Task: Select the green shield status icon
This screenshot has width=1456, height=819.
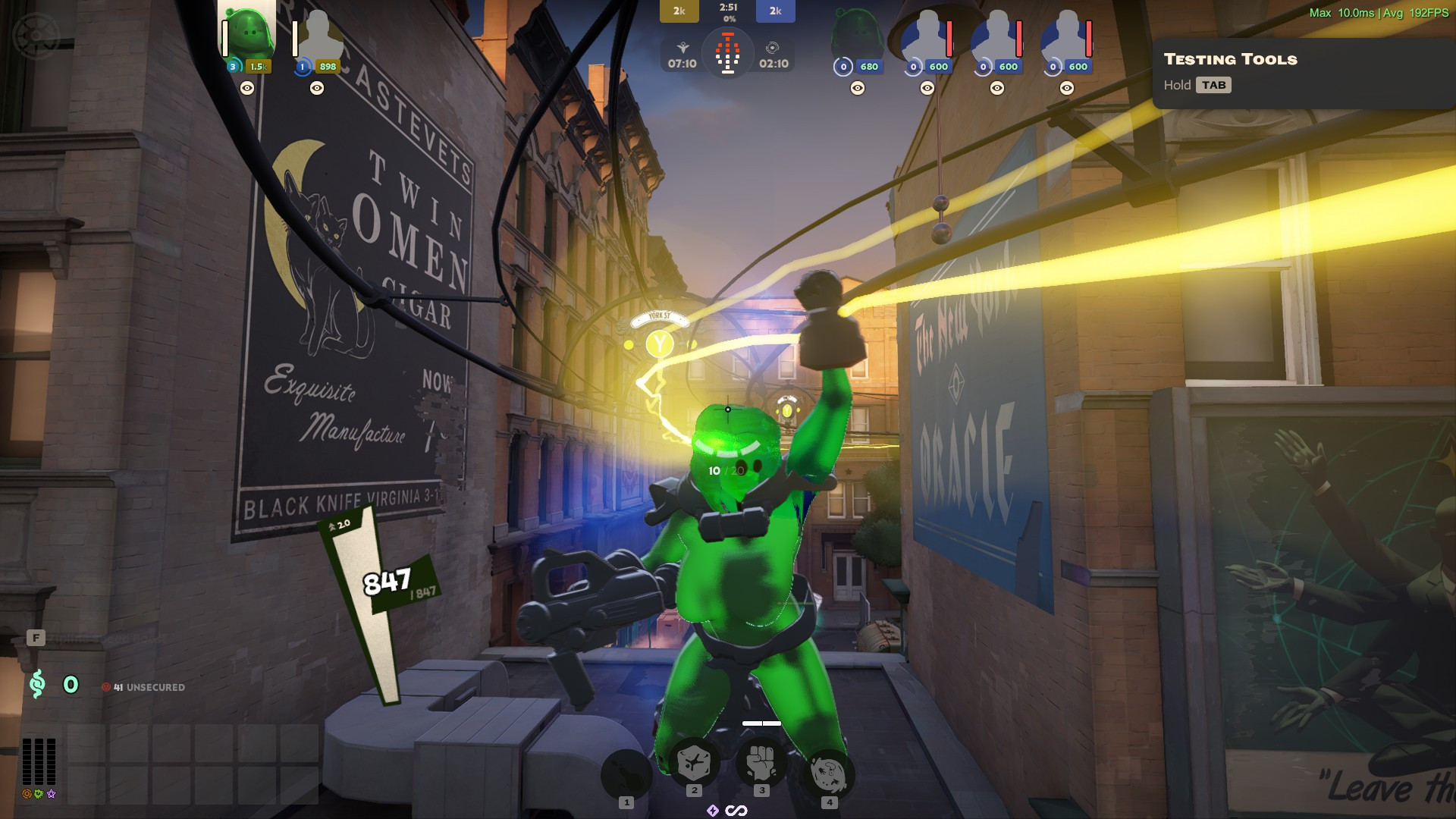Action: 38,794
